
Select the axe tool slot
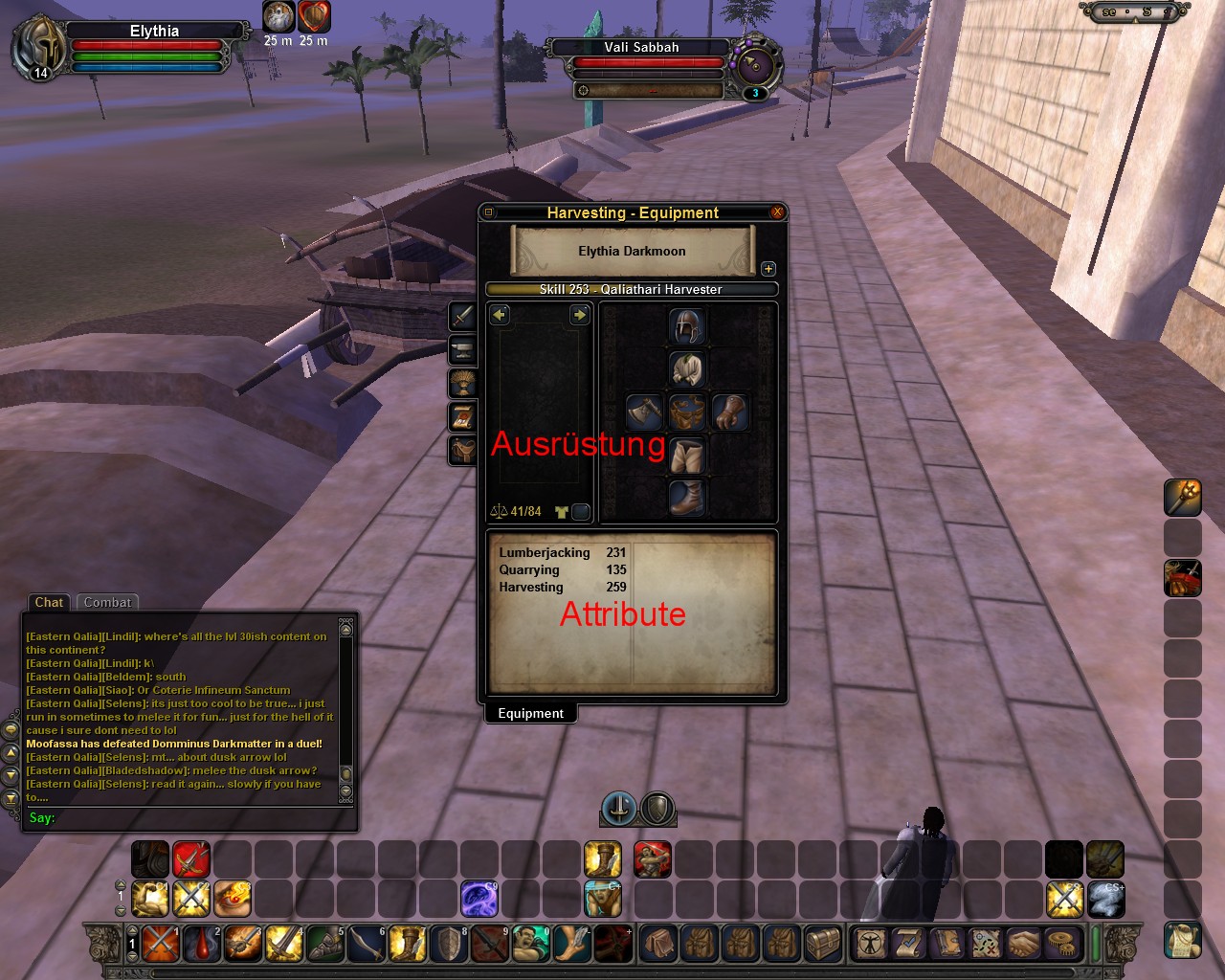coord(644,412)
